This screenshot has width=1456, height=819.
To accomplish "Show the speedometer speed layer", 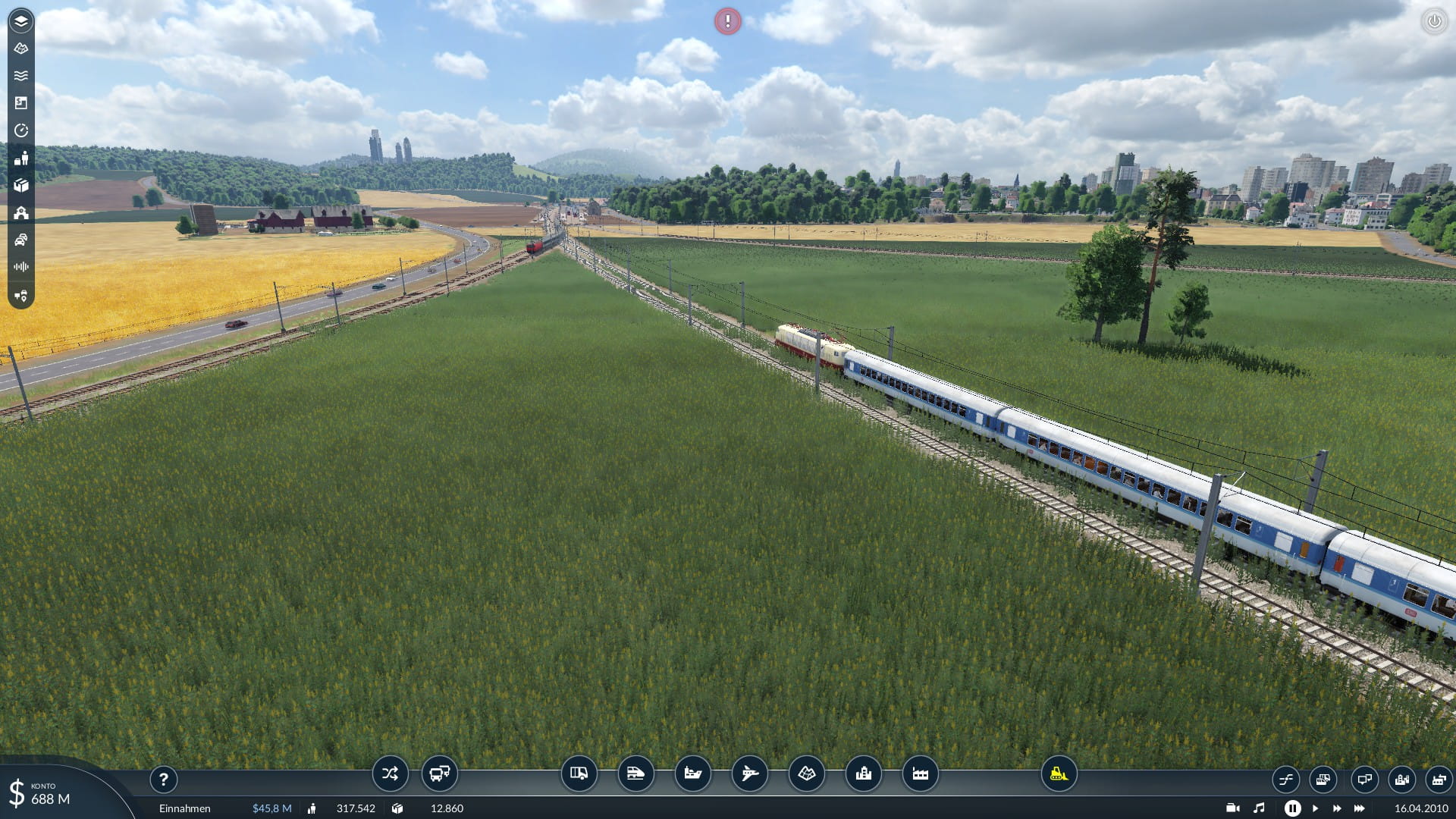I will (21, 130).
